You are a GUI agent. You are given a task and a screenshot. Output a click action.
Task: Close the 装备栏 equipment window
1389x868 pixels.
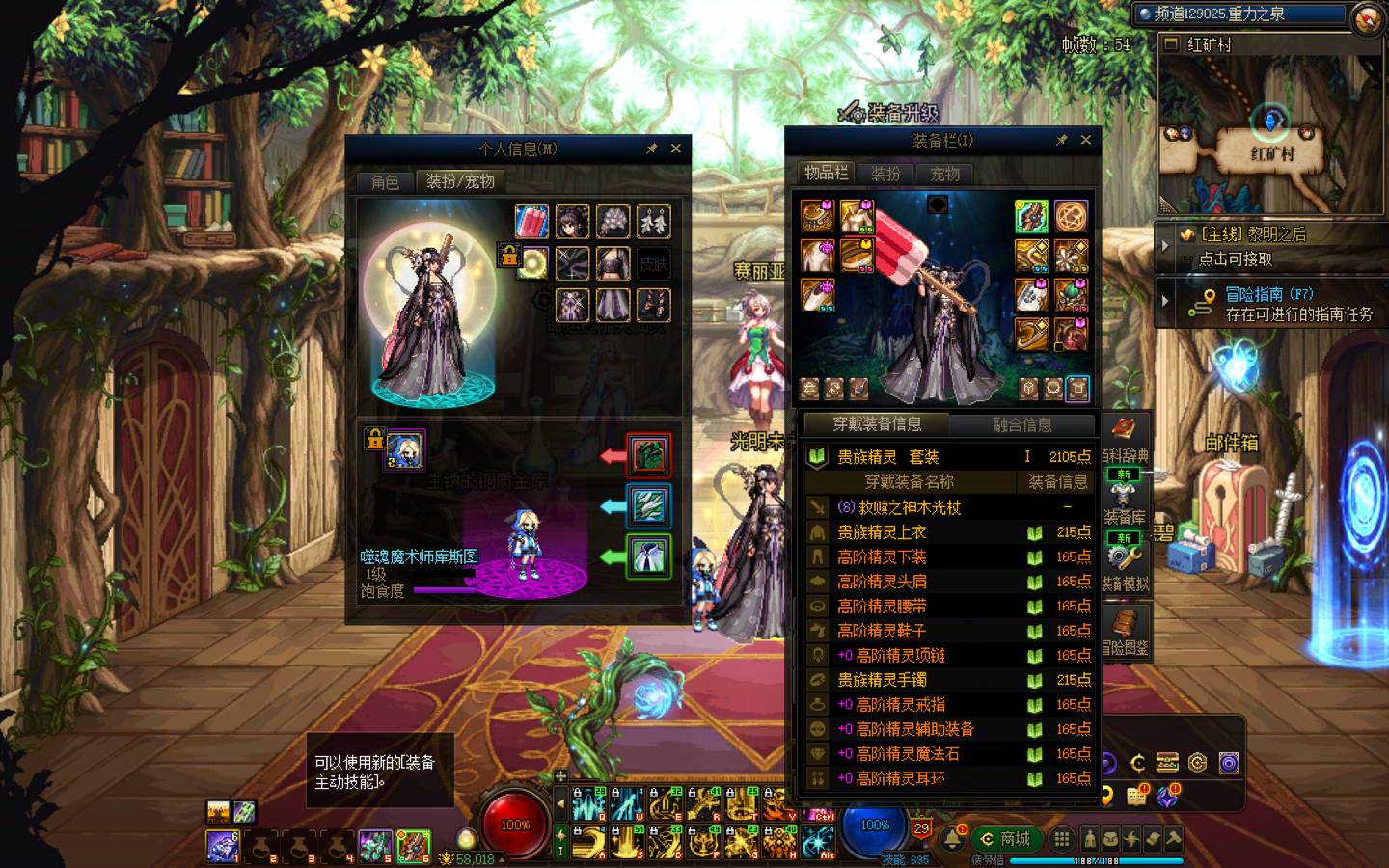[x=1086, y=140]
